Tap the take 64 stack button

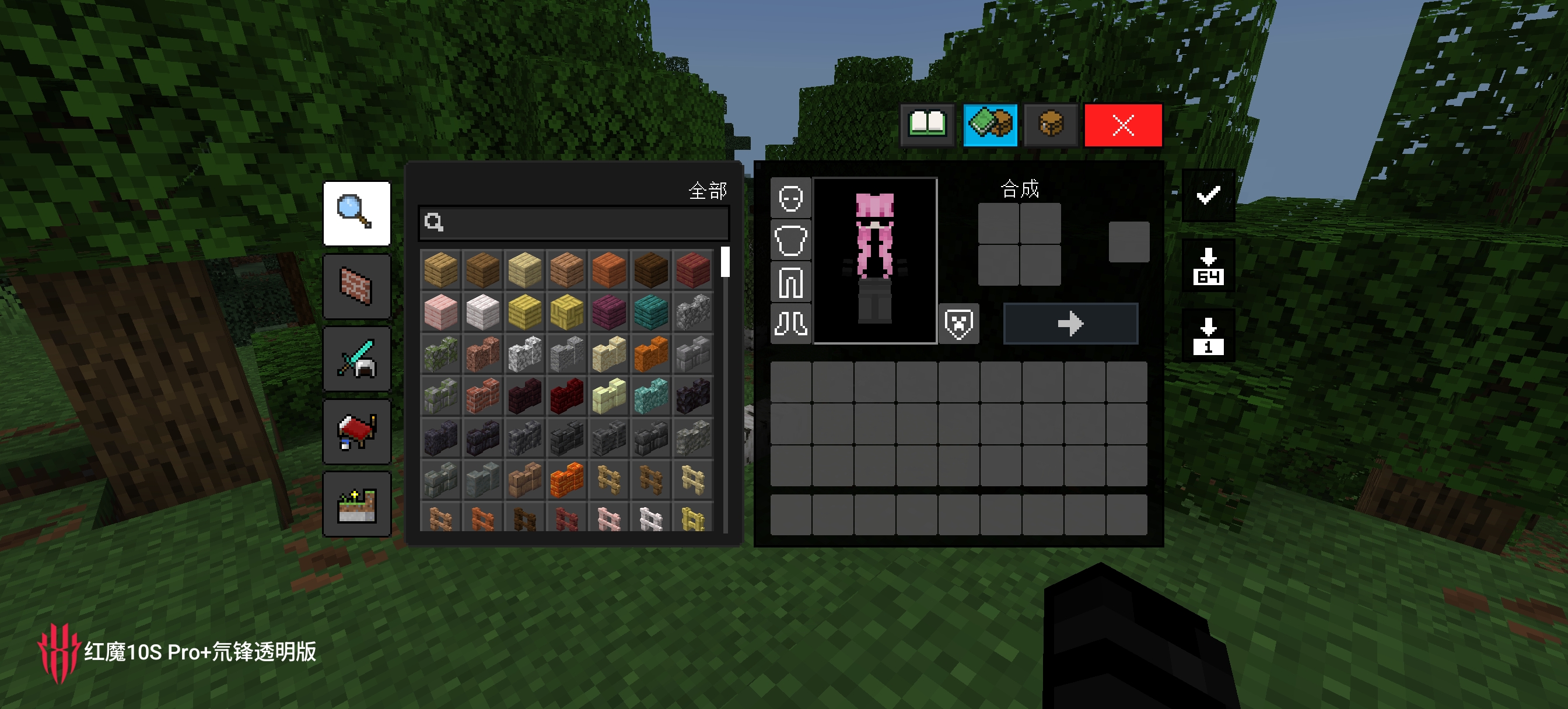point(1207,266)
